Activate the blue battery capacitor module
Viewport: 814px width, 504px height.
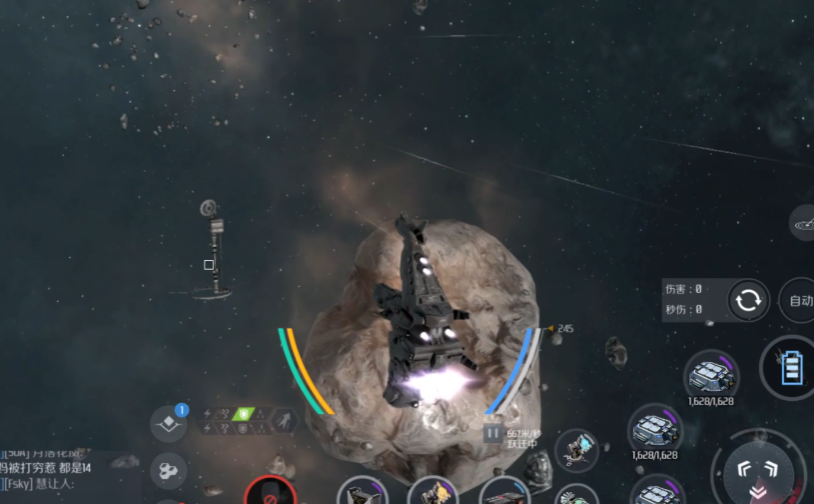tap(791, 368)
